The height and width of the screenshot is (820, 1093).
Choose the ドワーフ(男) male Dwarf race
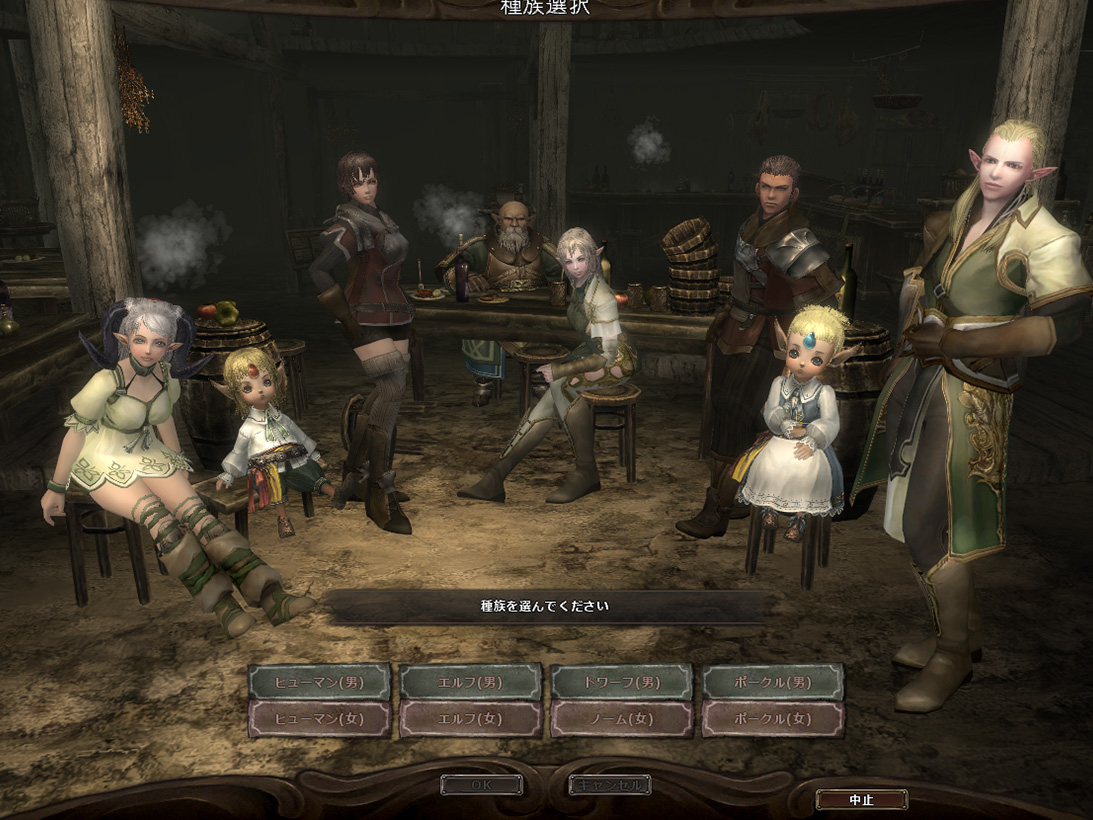pyautogui.click(x=621, y=682)
